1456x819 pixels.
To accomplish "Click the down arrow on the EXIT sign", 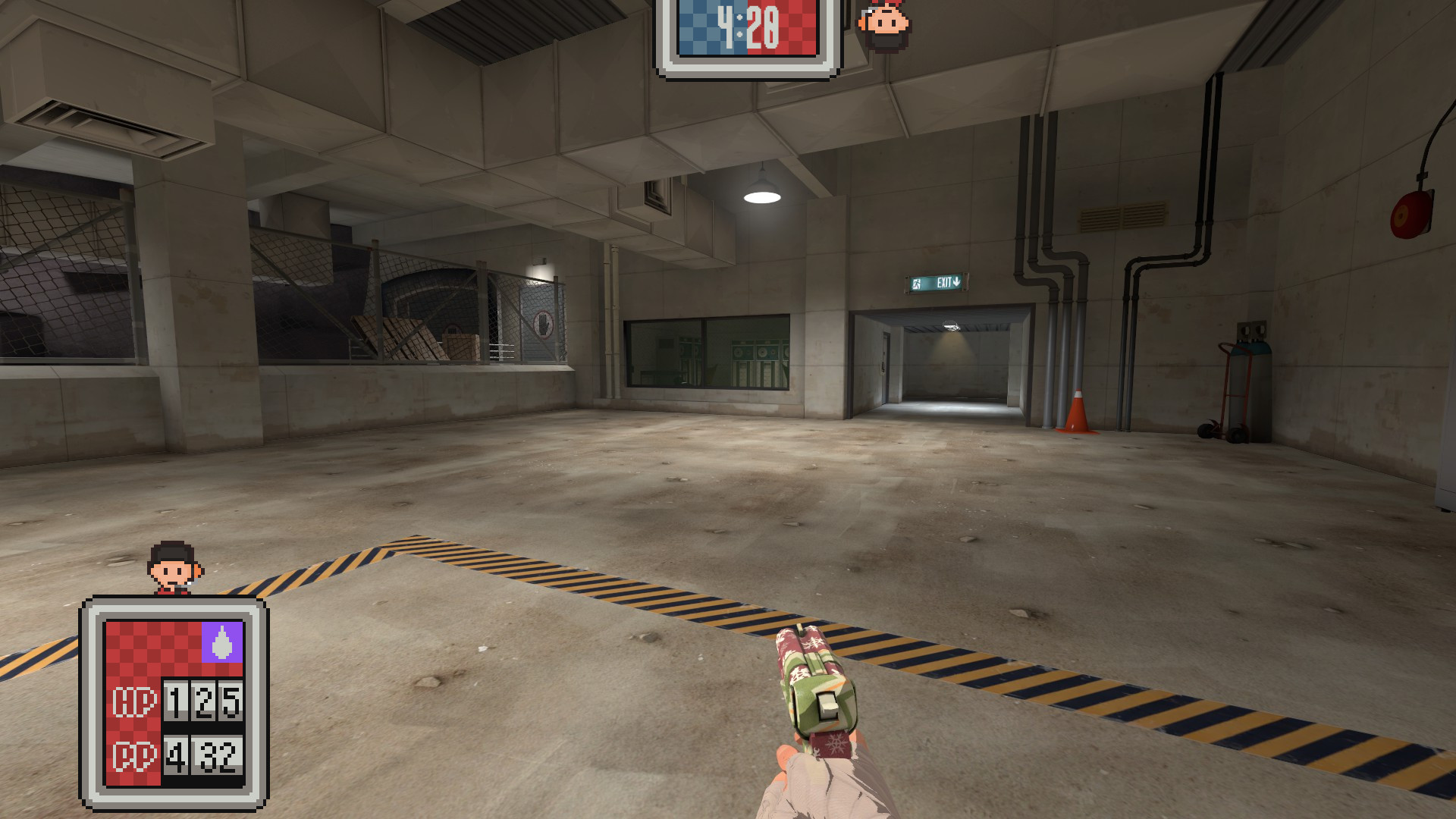I will tap(957, 281).
